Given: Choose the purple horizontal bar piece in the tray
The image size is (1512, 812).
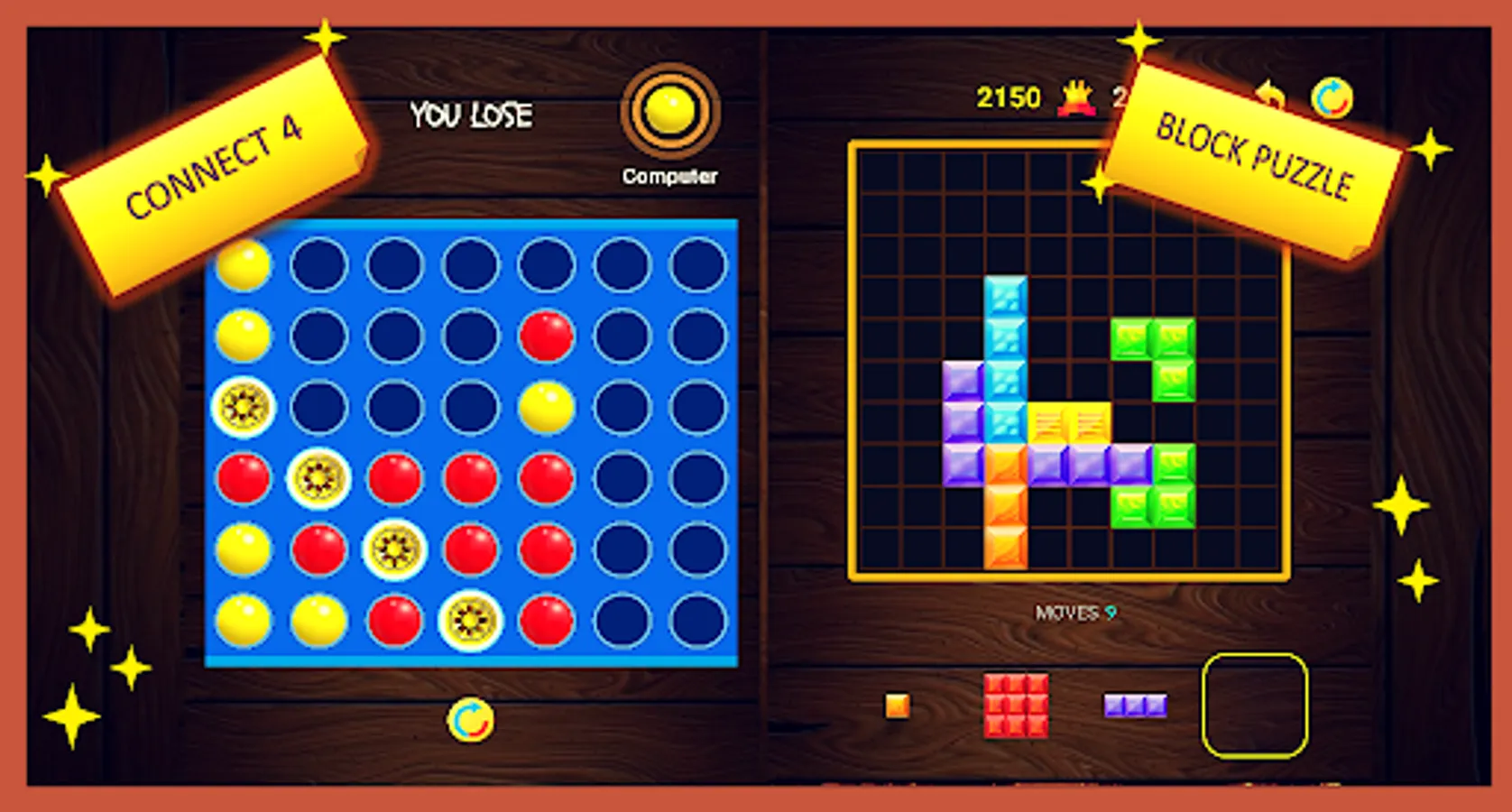Looking at the screenshot, I should tap(1135, 706).
